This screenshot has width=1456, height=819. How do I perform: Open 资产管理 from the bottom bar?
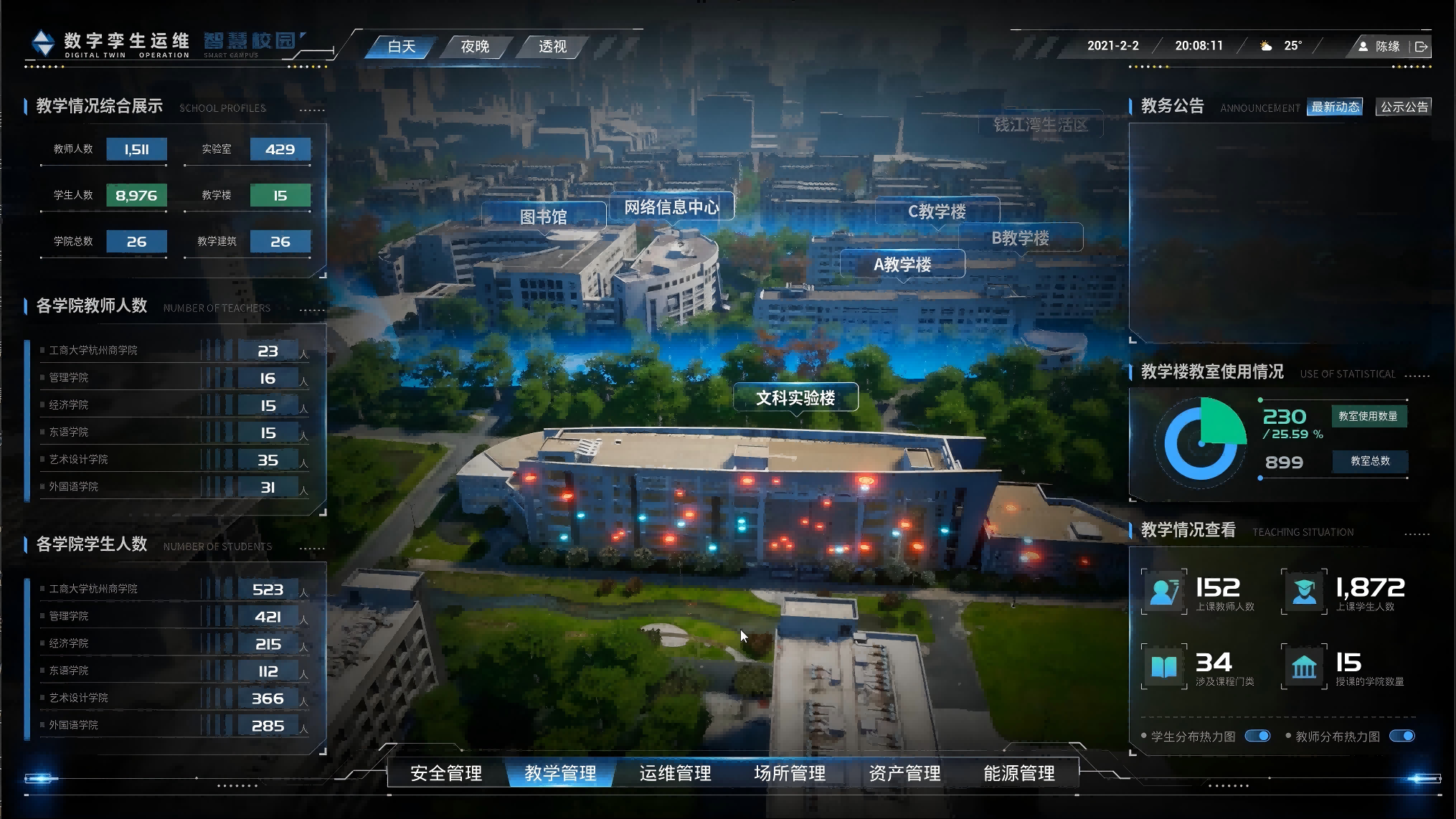coord(904,773)
